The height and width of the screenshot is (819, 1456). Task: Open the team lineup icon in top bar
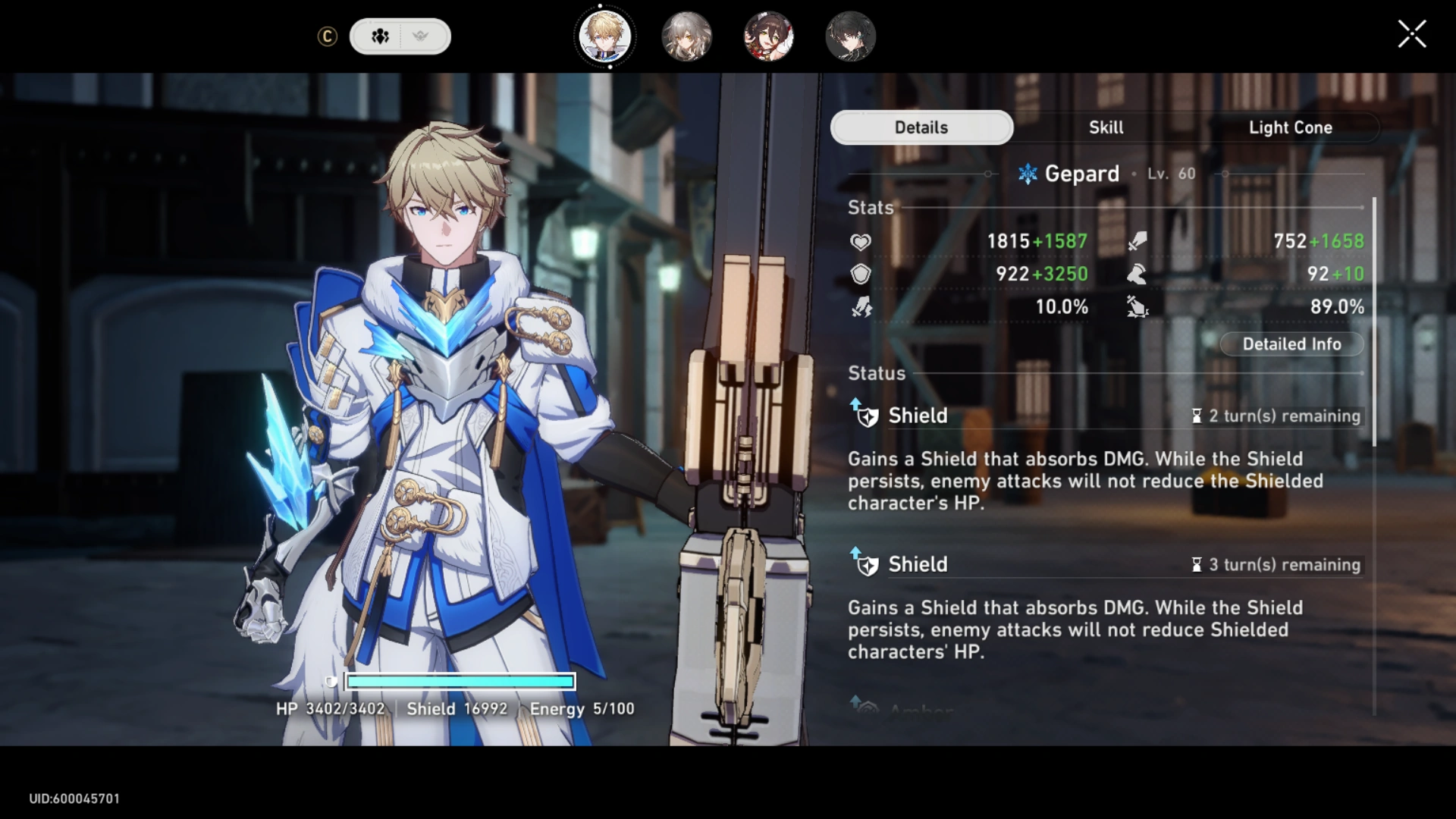(381, 36)
